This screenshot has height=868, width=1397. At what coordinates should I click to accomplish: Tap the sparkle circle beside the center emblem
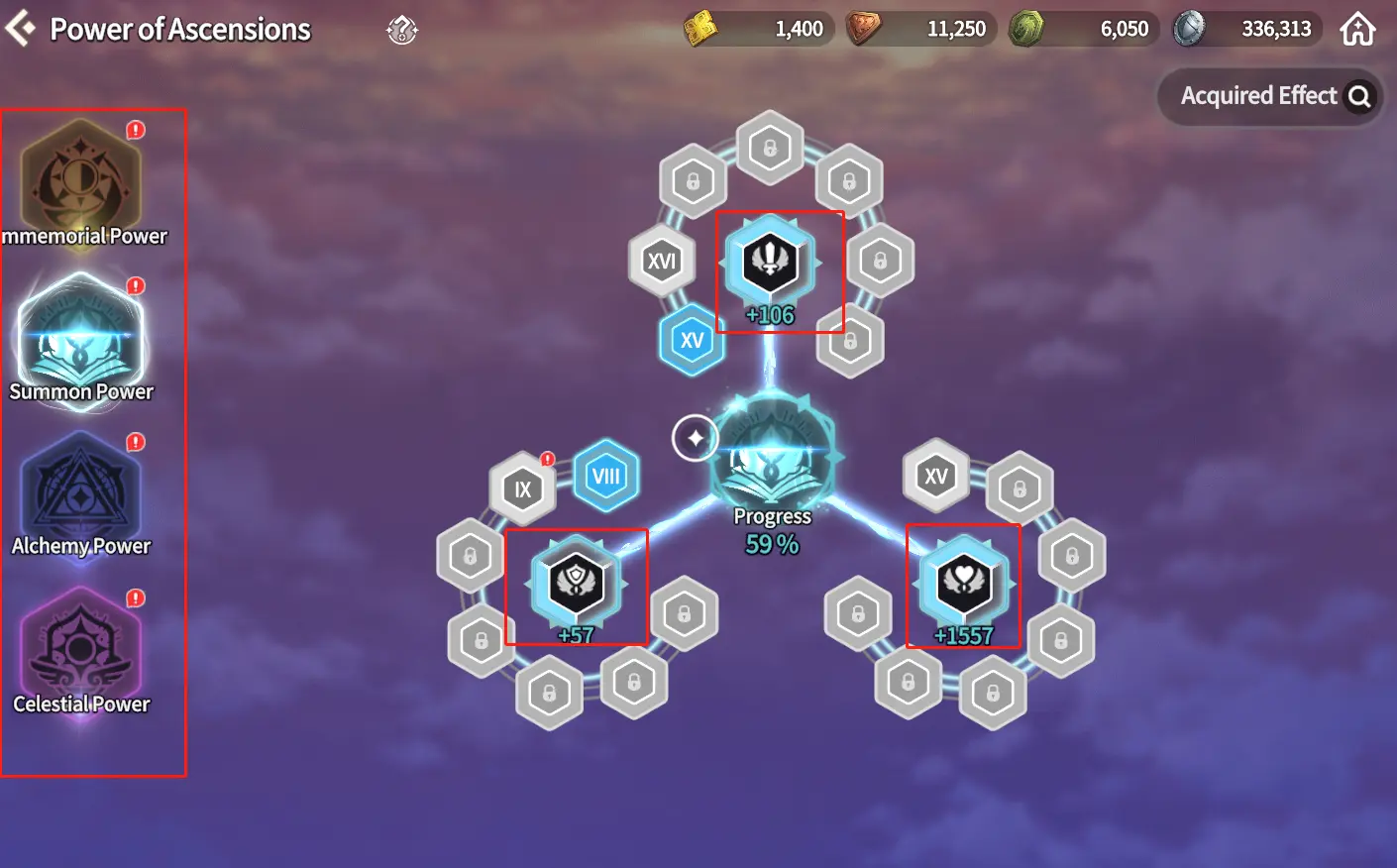(x=695, y=438)
